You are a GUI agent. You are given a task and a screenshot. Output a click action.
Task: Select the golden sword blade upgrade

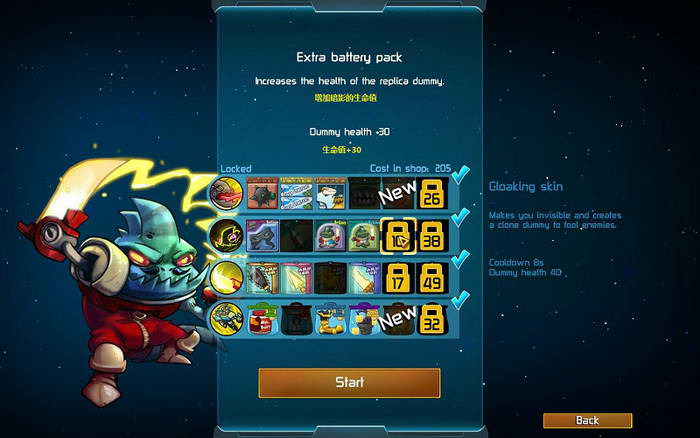tap(364, 277)
